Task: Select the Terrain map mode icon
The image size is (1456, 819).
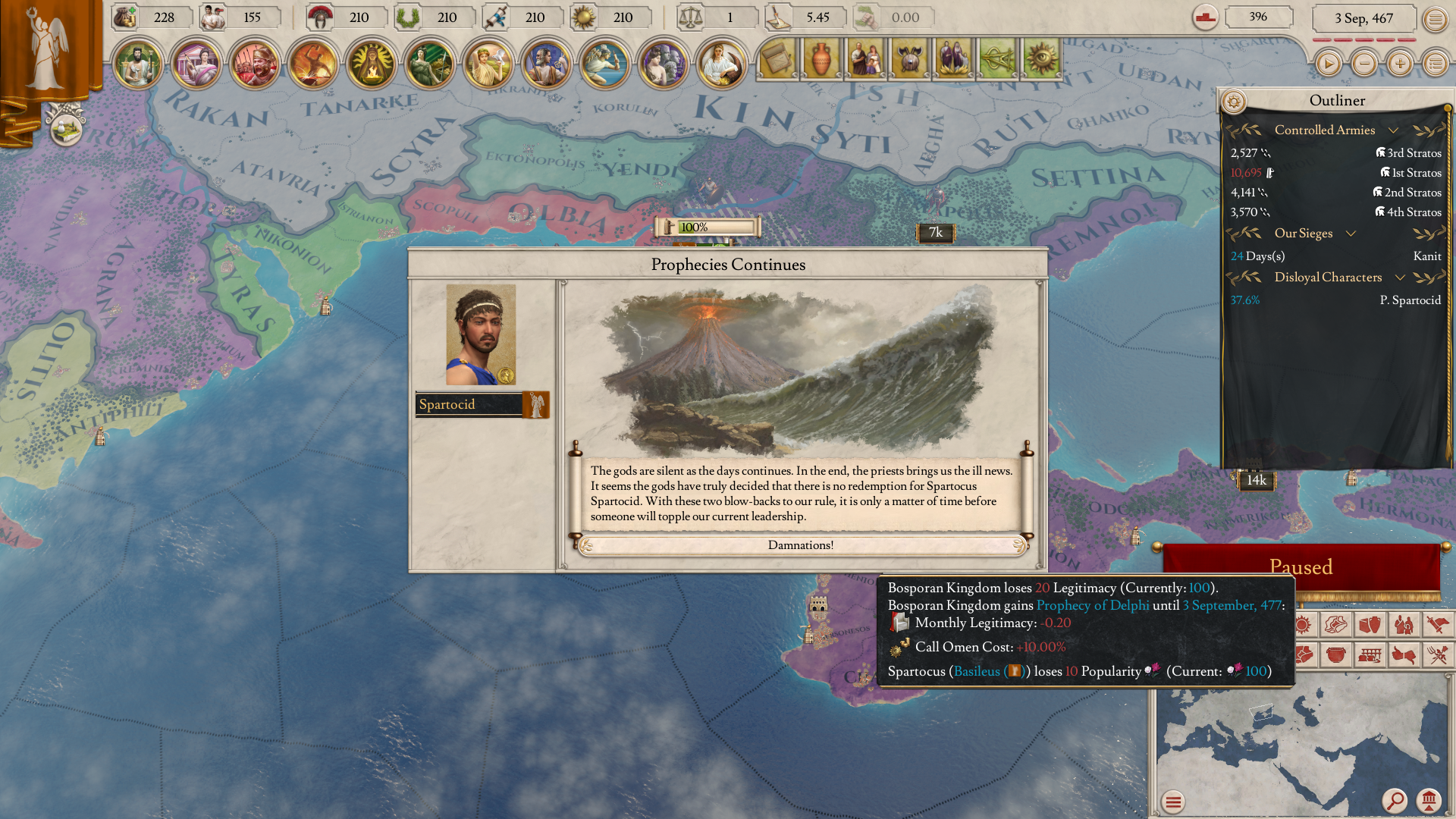Action: coord(1336,625)
